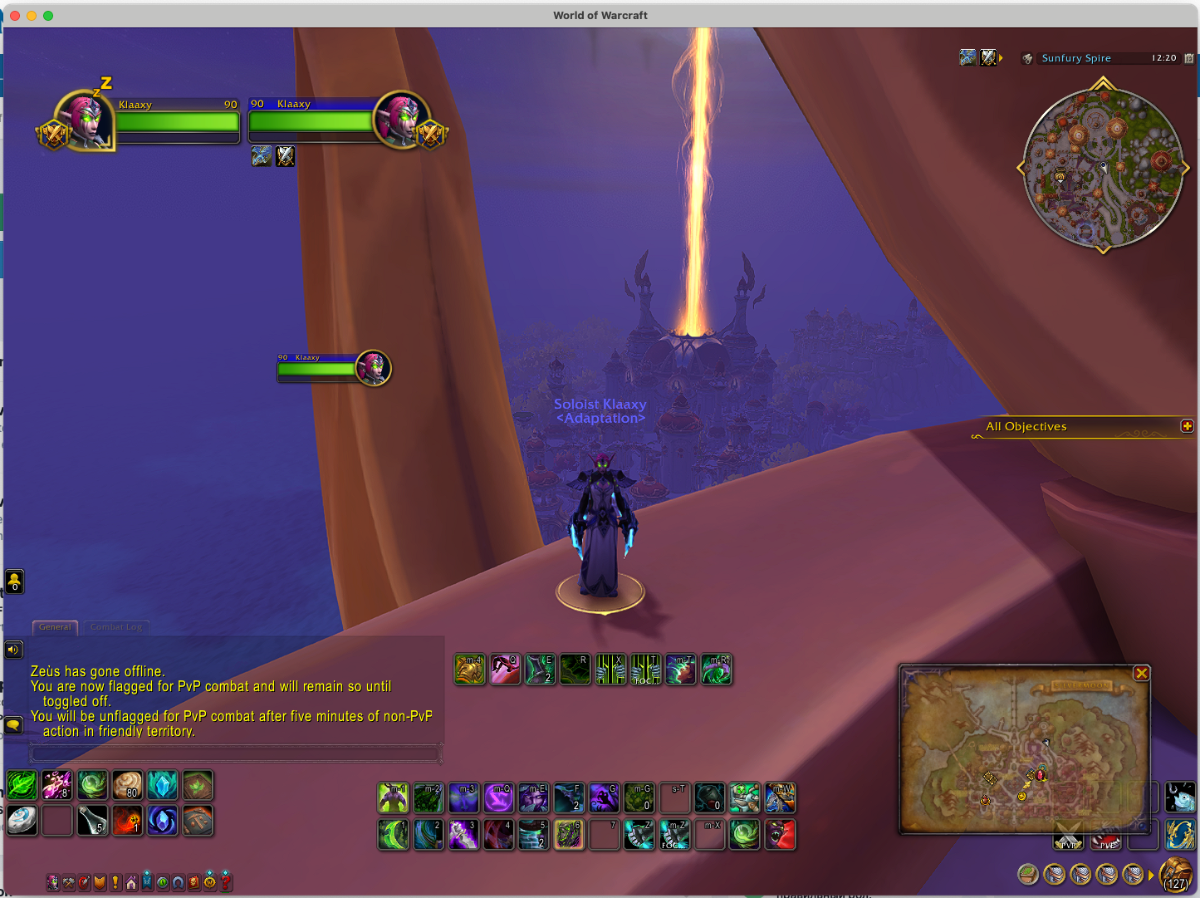Click Klaaxy's player portrait frame
Screen dimensions: 1200x898
(x=84, y=122)
